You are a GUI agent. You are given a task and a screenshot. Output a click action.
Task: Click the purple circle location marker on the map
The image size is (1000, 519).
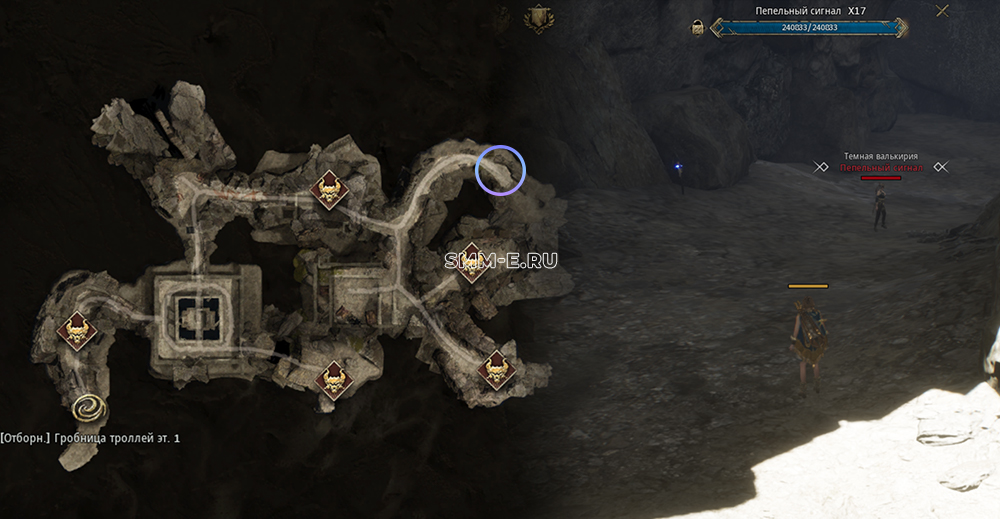(x=500, y=169)
